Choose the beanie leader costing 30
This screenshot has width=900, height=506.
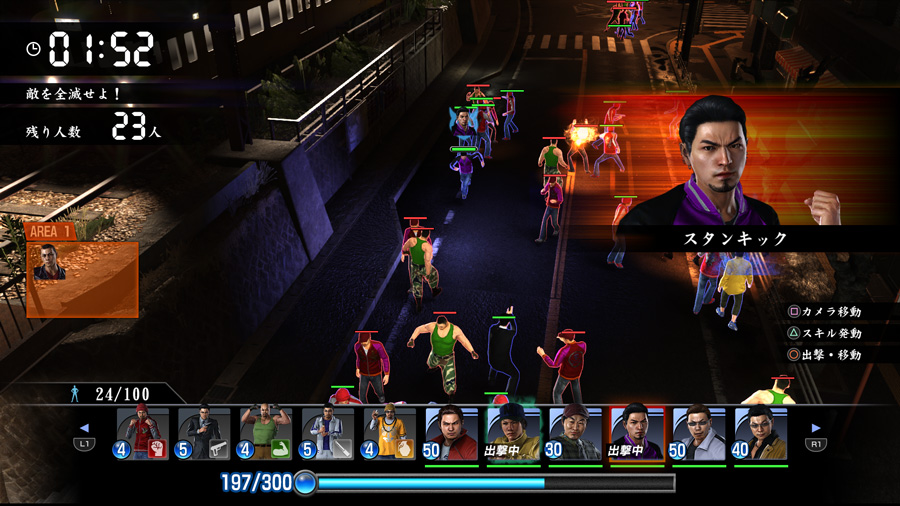[x=575, y=433]
